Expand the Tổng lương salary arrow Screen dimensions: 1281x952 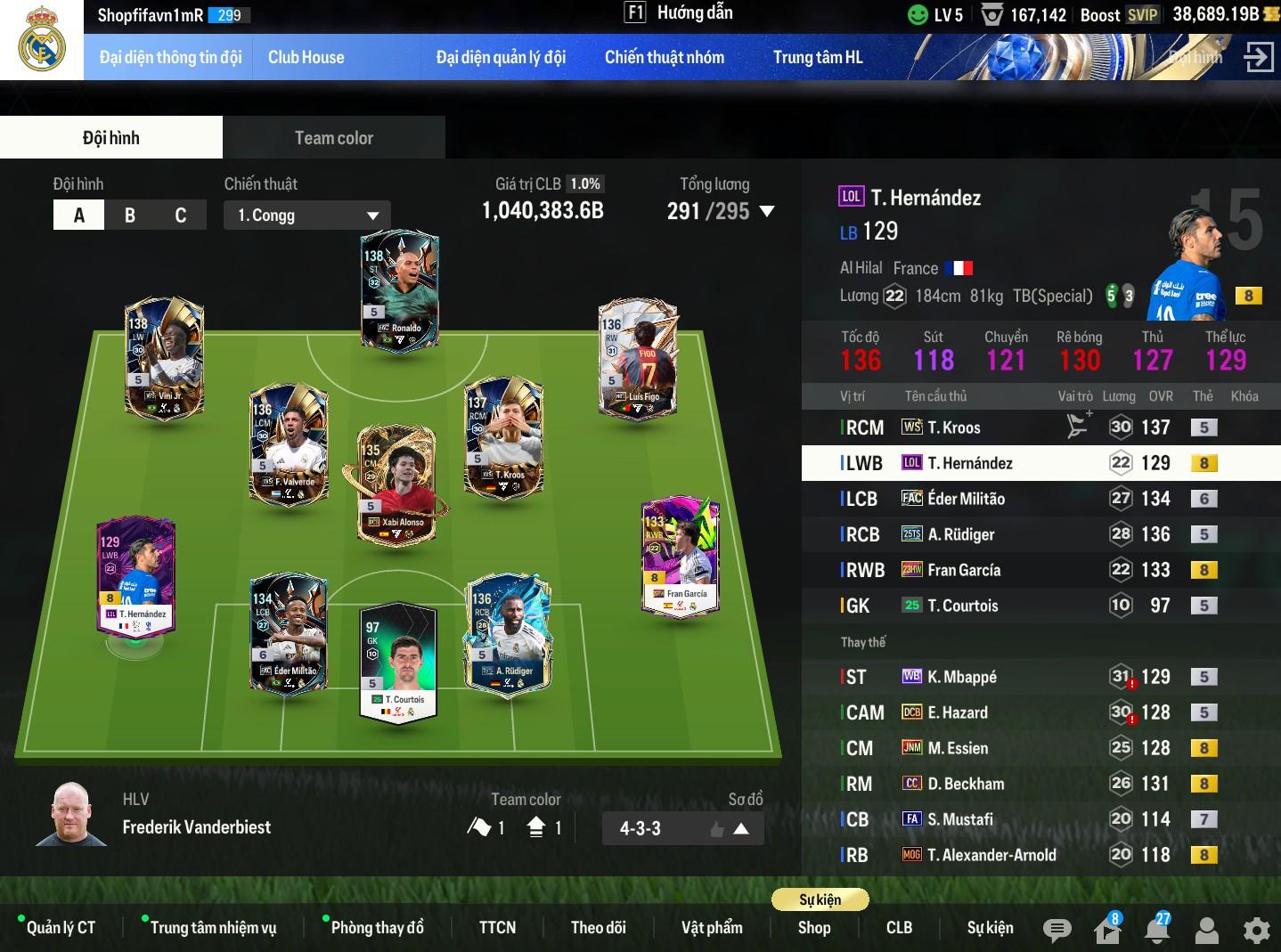[767, 212]
